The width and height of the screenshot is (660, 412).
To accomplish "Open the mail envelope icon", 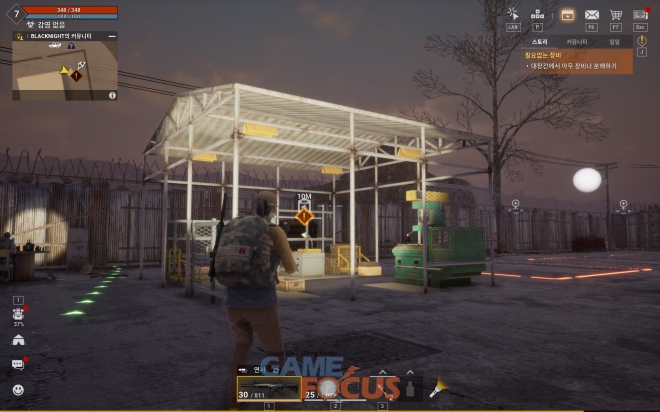I will [592, 14].
